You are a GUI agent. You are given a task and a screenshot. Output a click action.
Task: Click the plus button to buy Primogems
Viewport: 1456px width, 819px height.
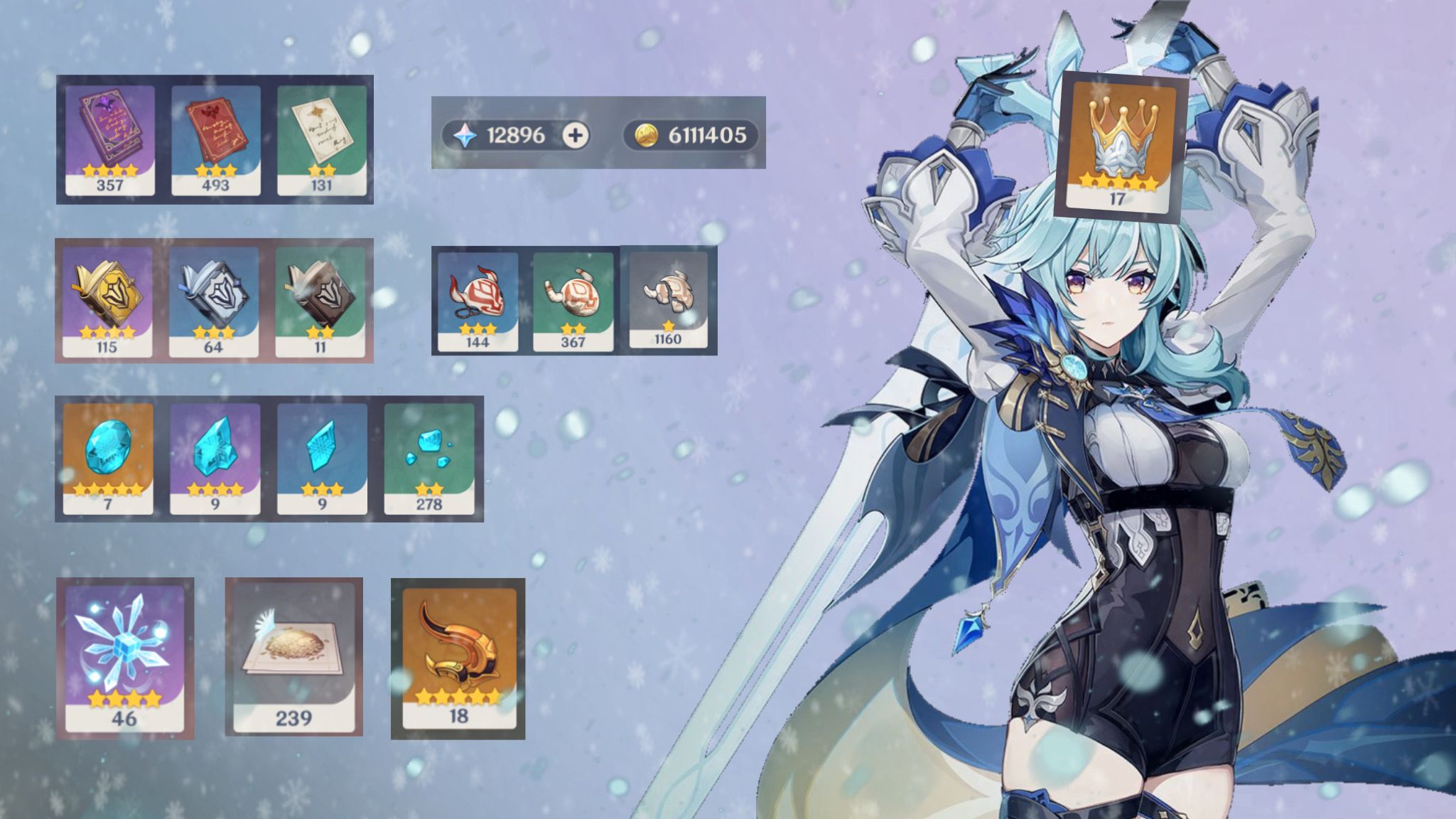(576, 134)
